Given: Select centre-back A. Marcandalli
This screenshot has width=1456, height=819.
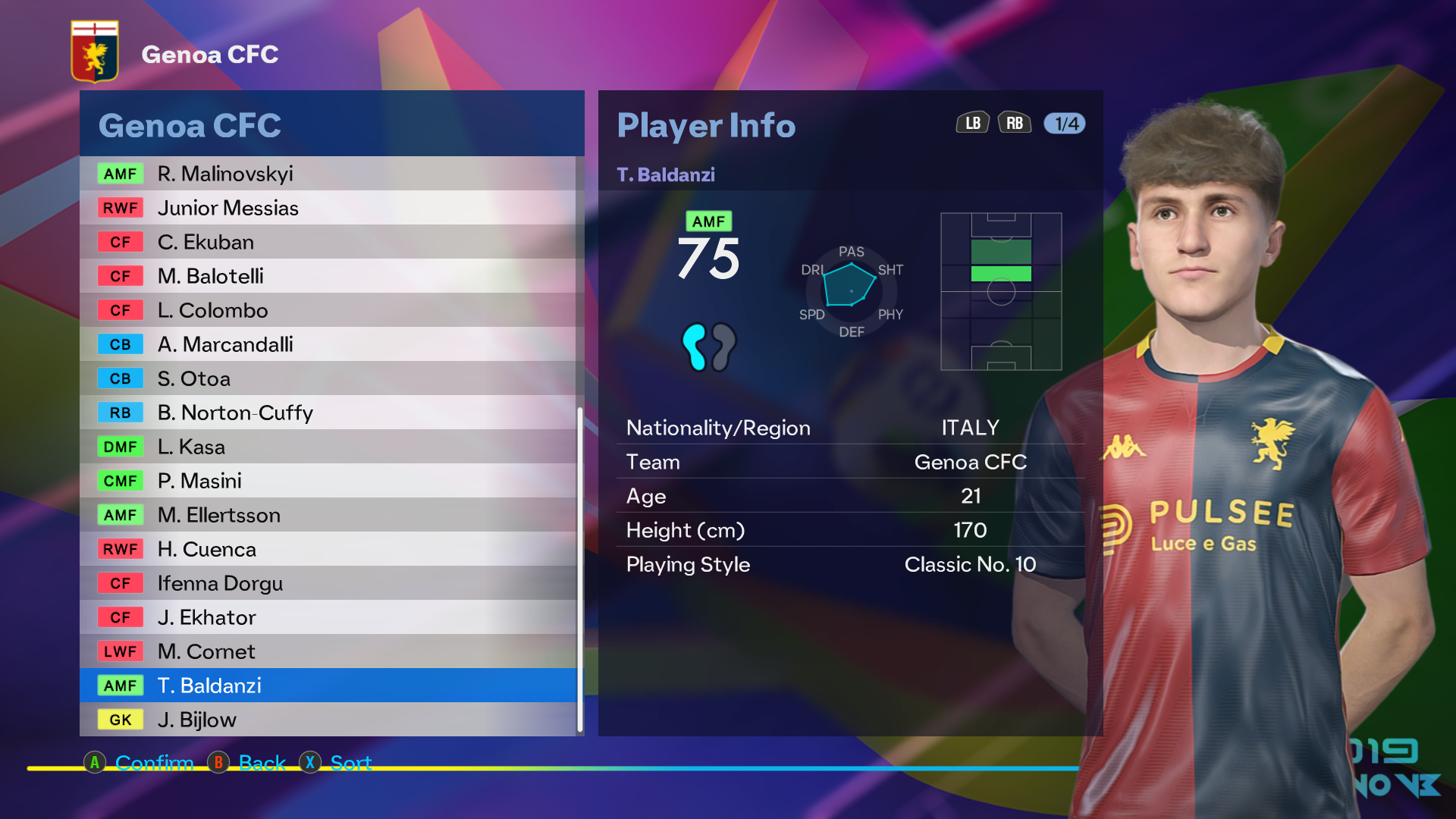Looking at the screenshot, I should [x=328, y=344].
